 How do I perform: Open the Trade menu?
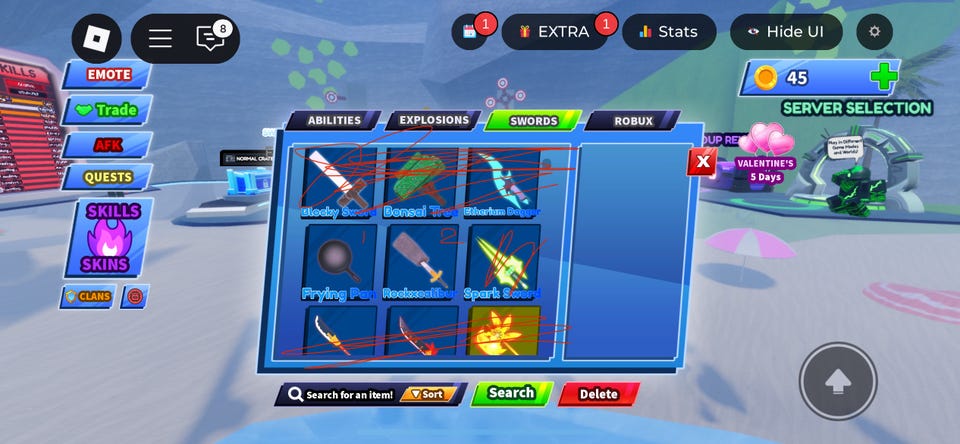pyautogui.click(x=107, y=110)
